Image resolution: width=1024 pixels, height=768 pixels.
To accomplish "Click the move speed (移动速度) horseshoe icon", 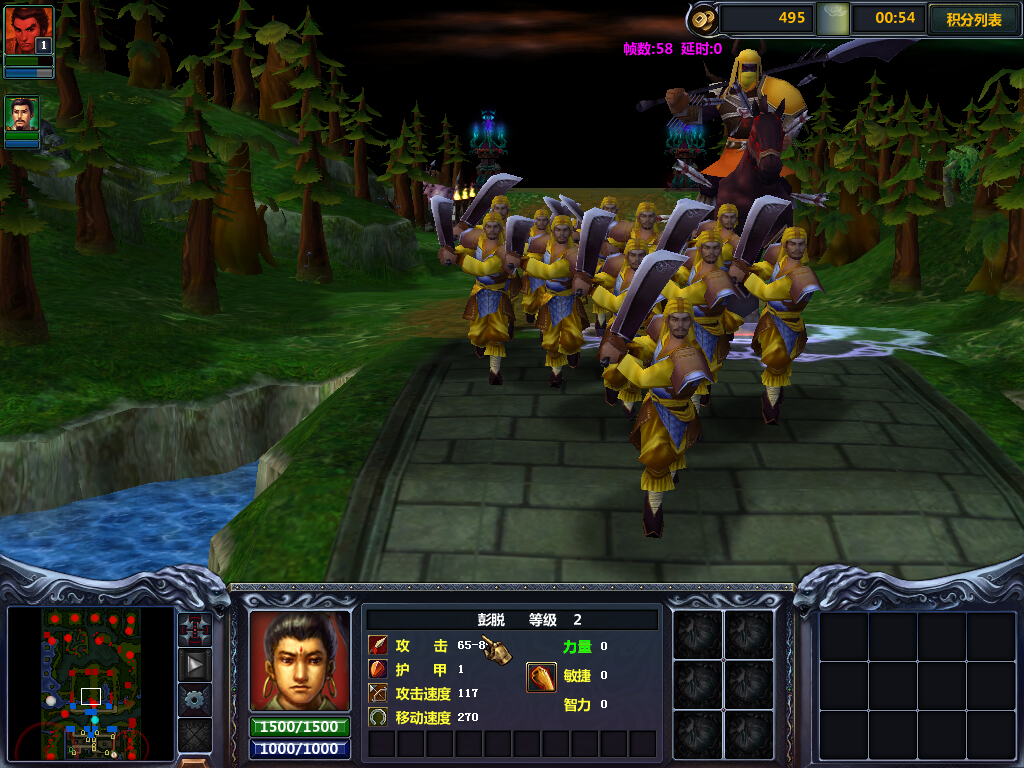I will coord(378,716).
